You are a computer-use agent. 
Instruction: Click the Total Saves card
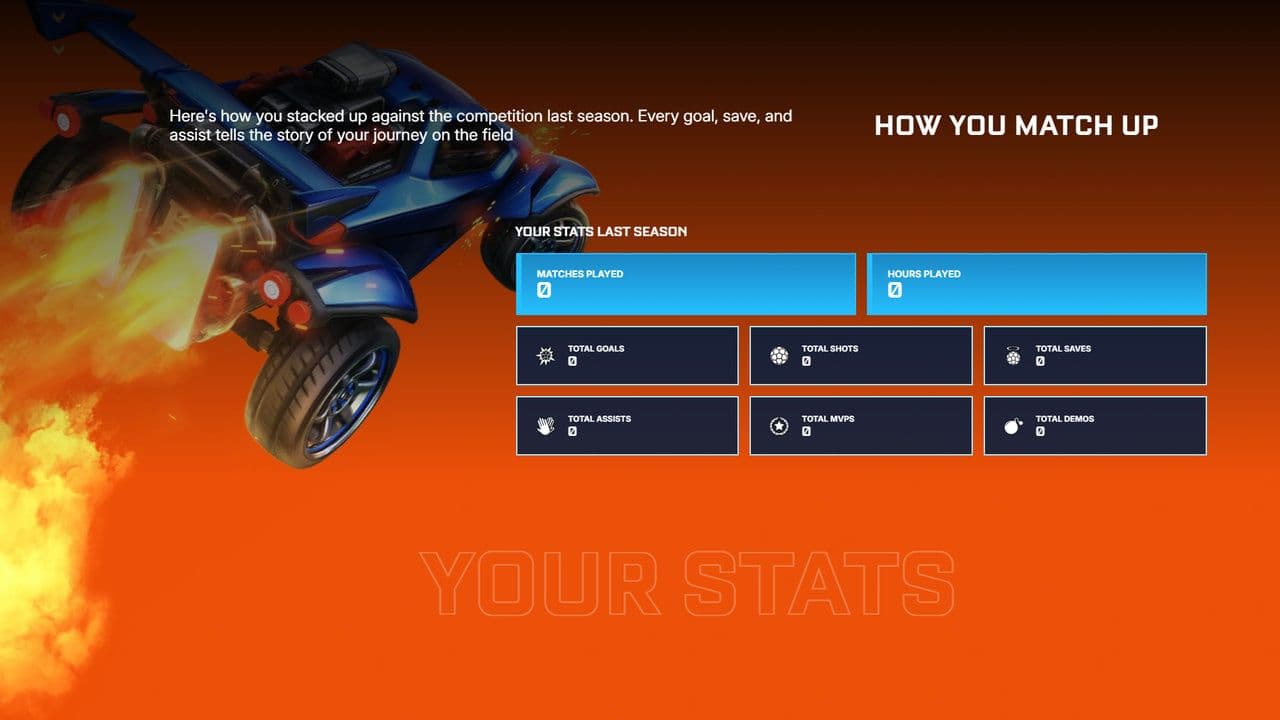[1094, 355]
